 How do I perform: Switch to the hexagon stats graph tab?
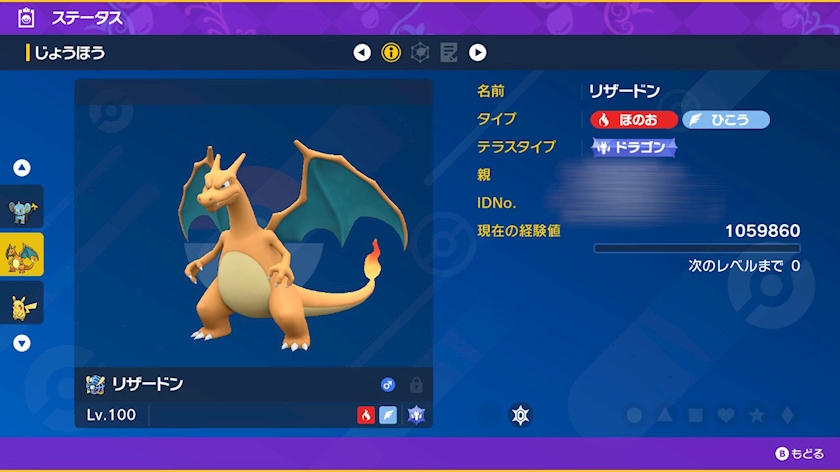(420, 53)
